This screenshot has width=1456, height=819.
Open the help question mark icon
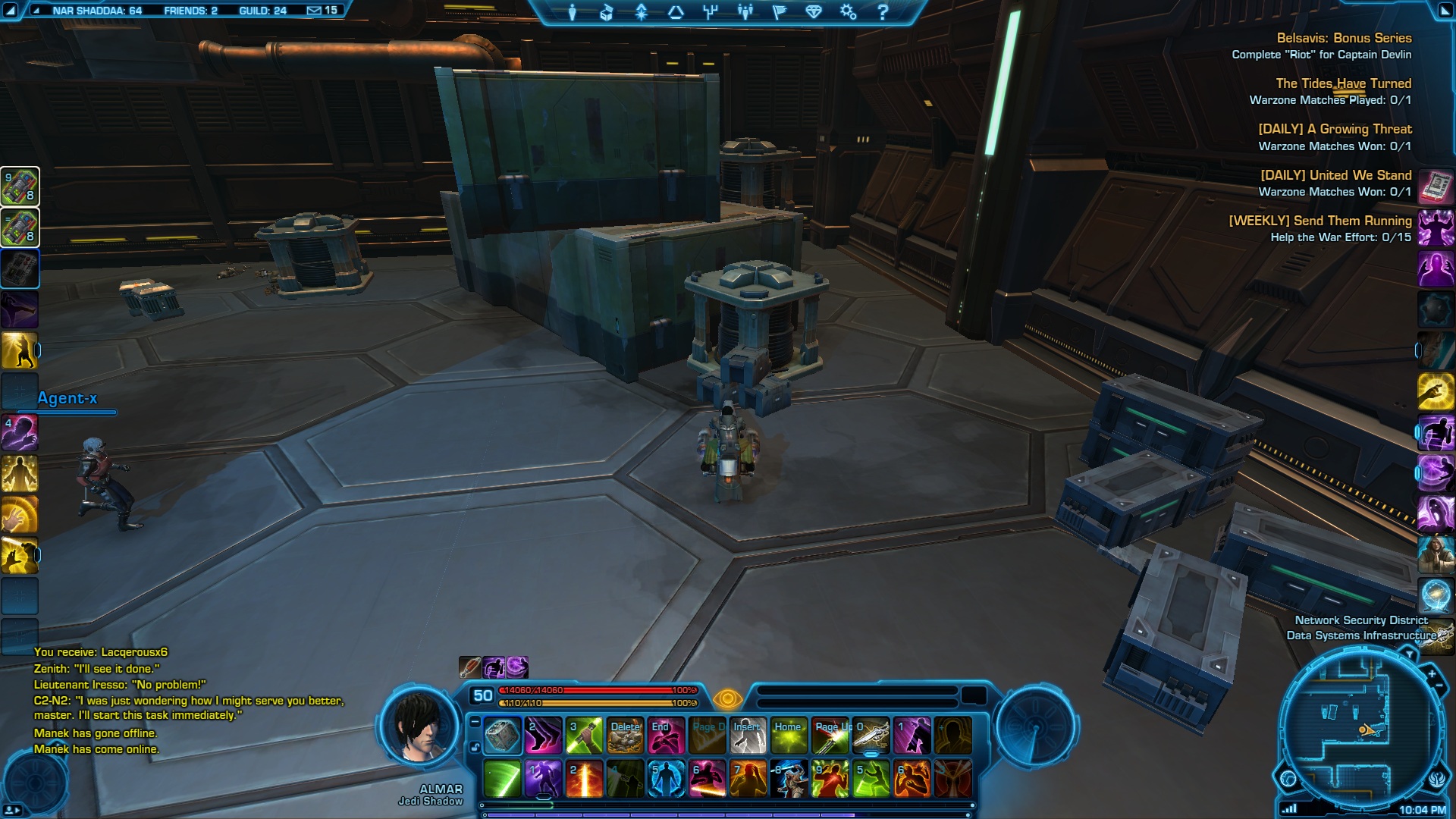[882, 12]
